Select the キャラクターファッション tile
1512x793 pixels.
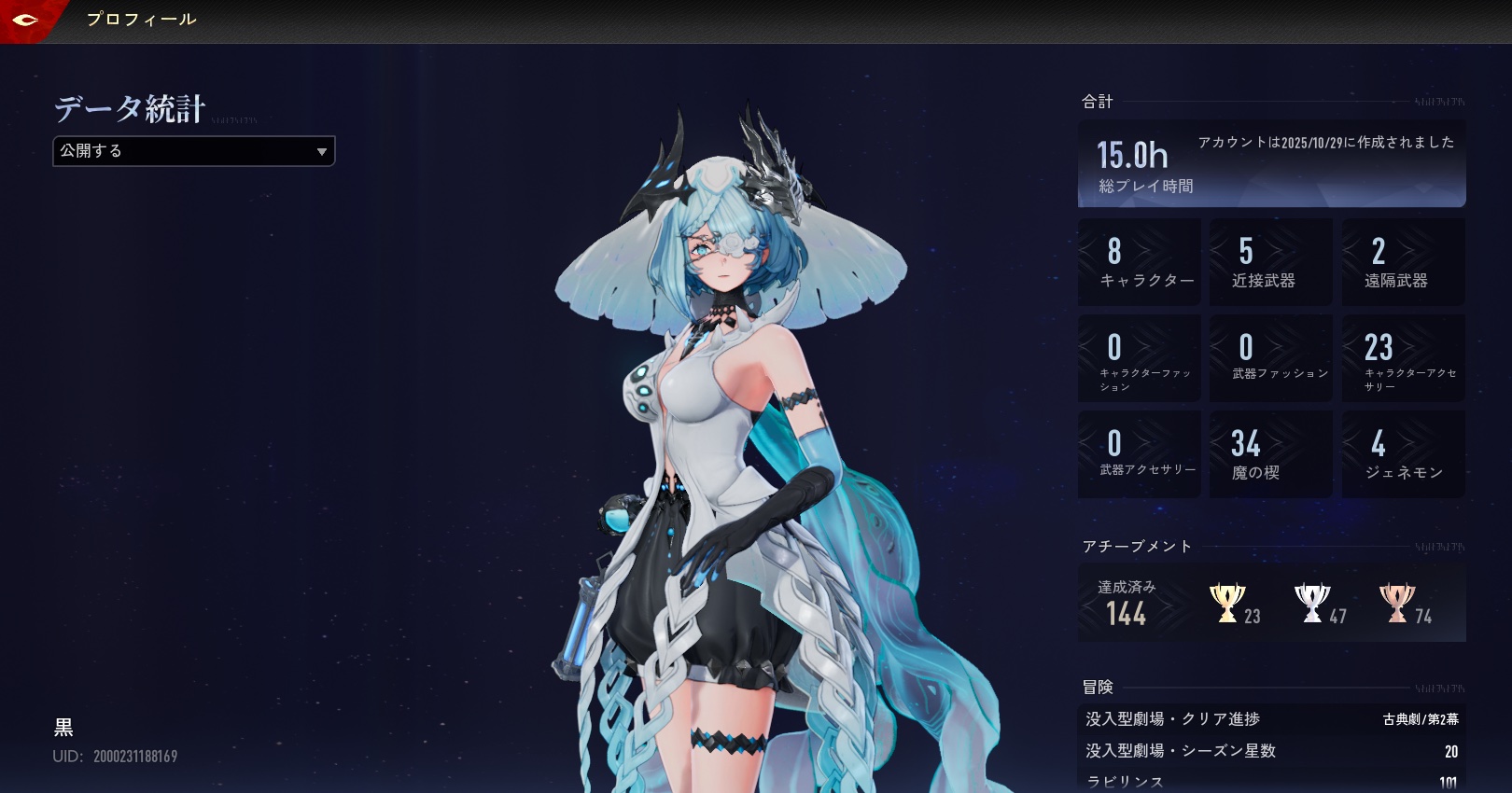coord(1139,358)
